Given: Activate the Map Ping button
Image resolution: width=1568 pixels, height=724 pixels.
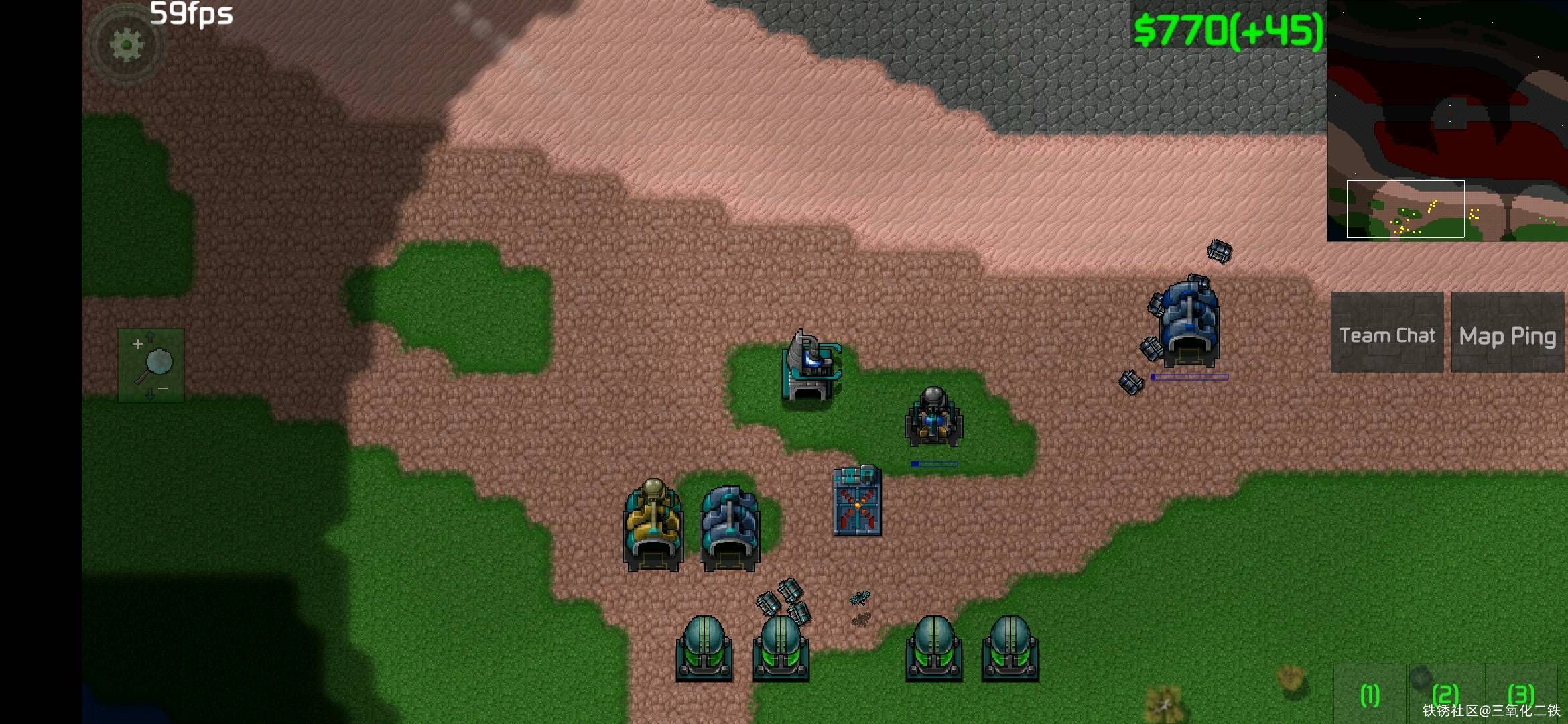Looking at the screenshot, I should 1507,333.
